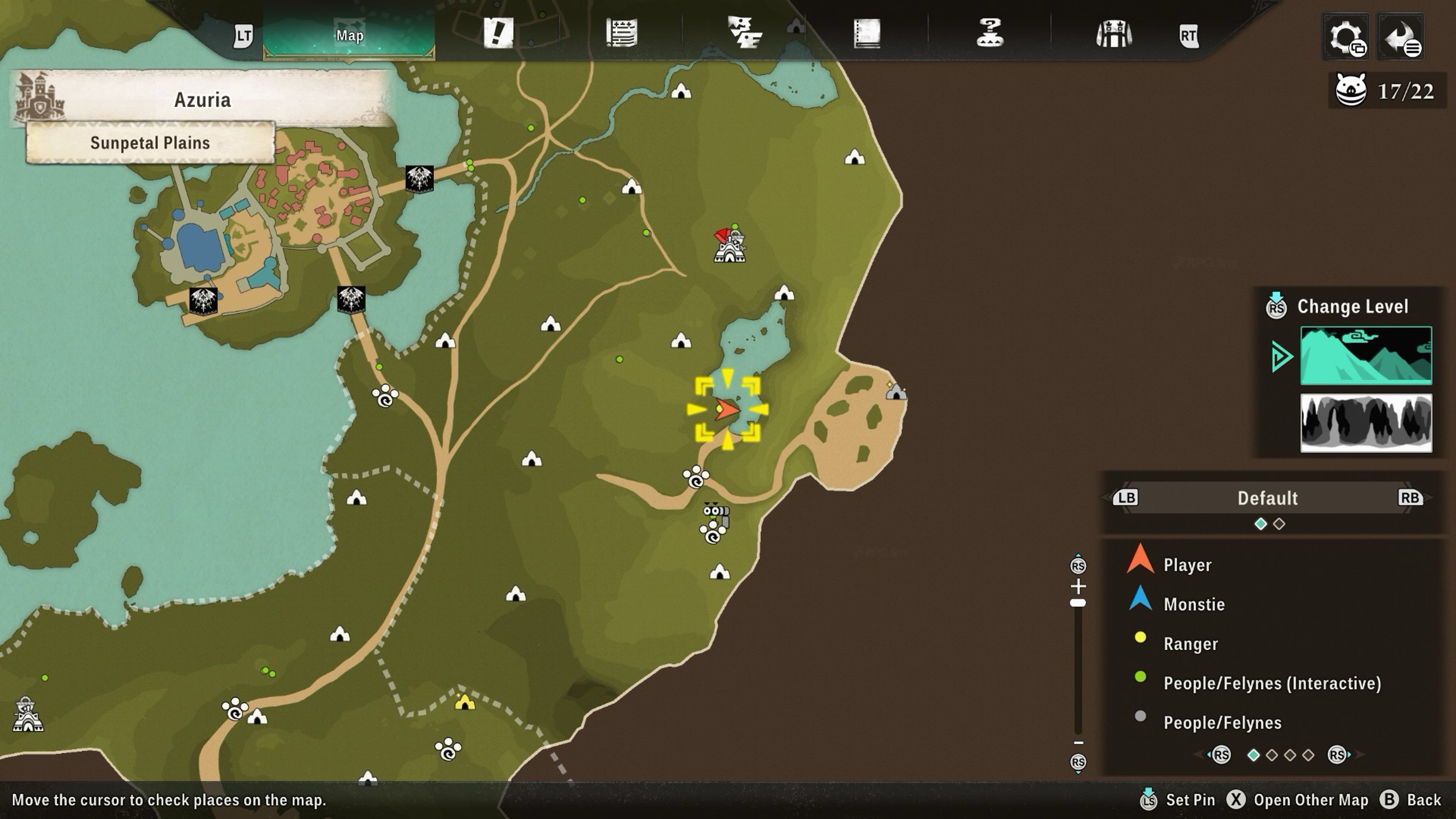Select the yellow-targeted player arrow on the map
Viewport: 1456px width, 819px height.
coord(727,409)
